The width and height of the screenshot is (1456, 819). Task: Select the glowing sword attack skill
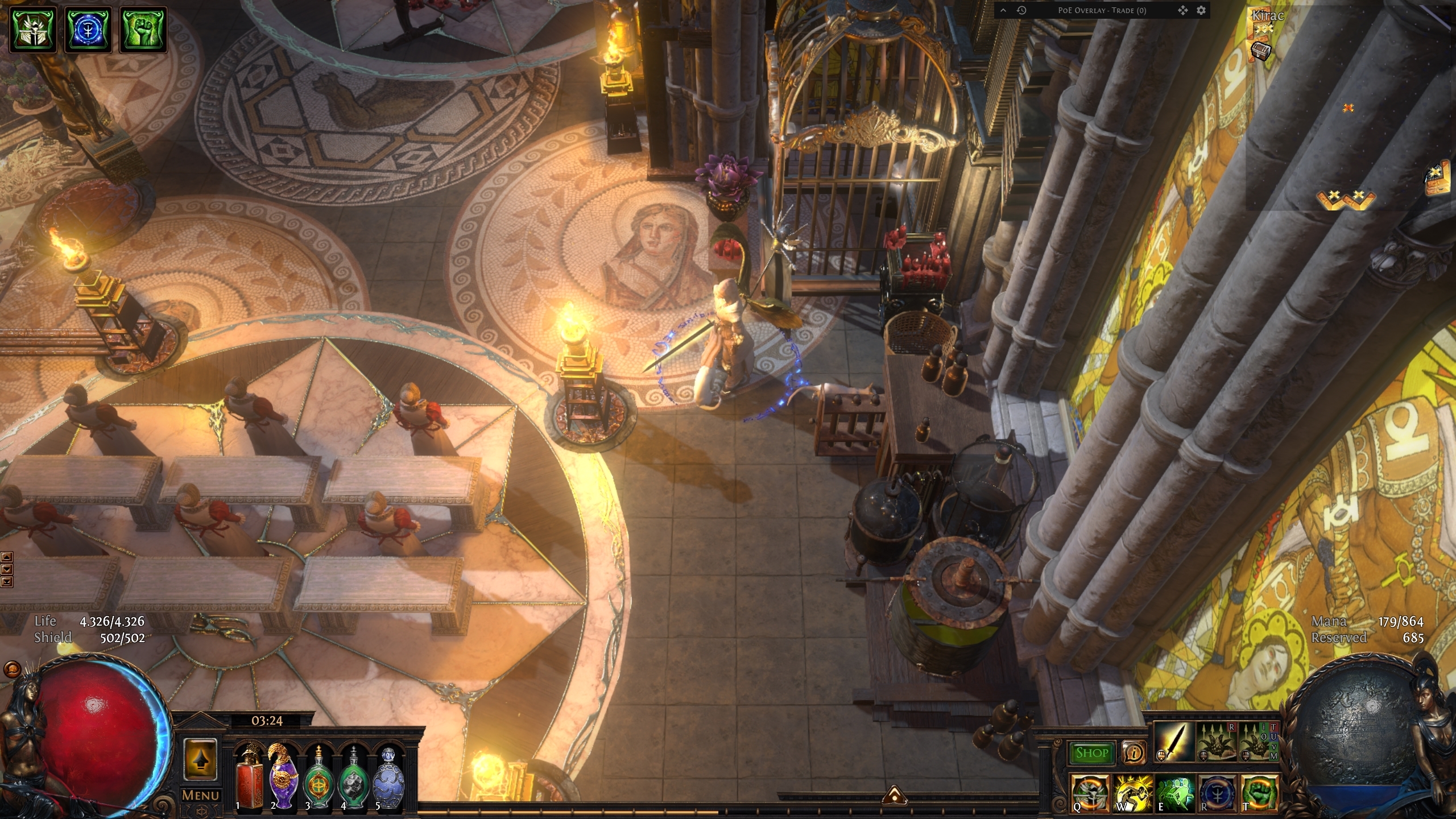click(1173, 742)
